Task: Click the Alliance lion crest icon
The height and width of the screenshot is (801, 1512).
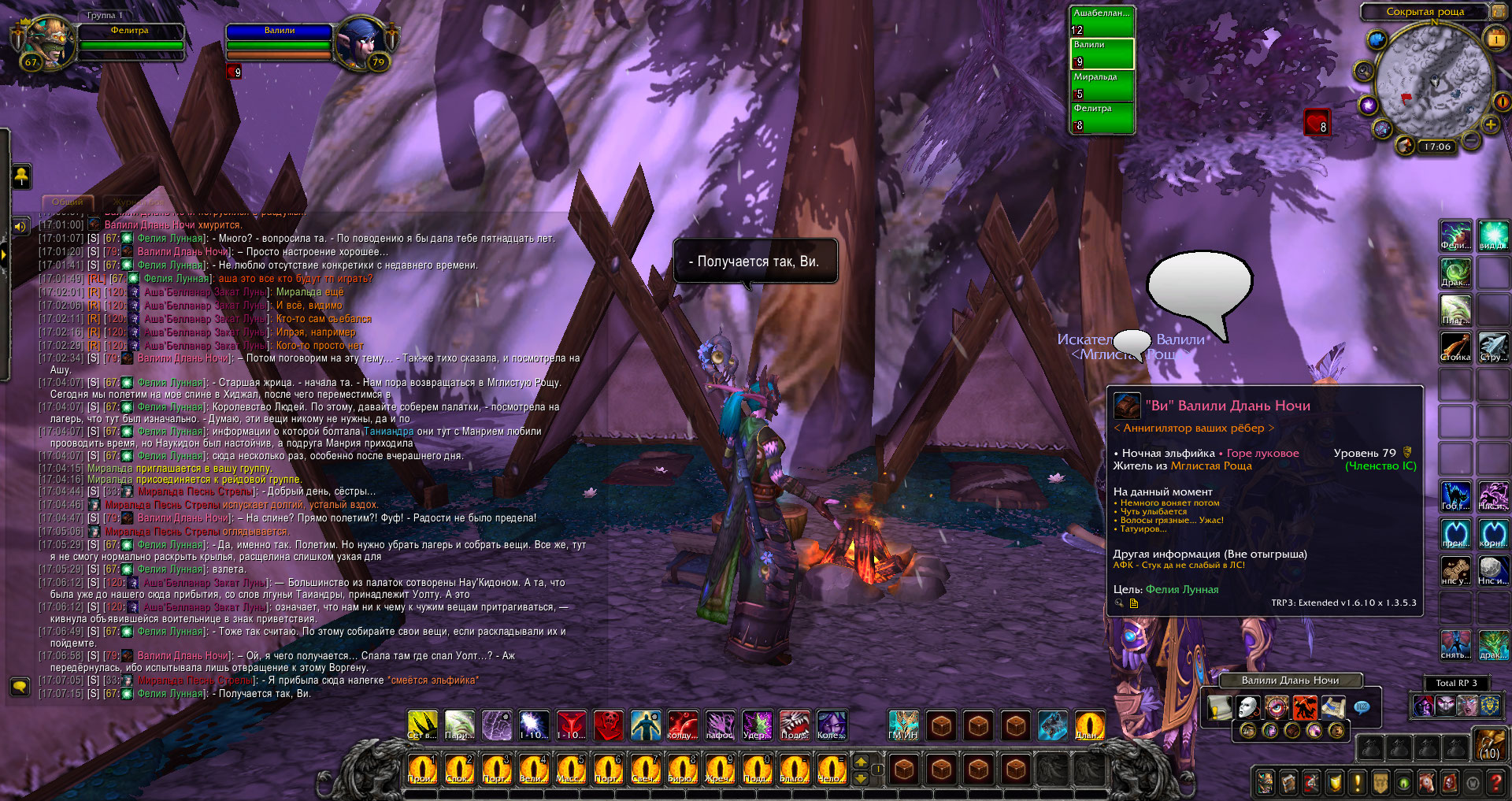Action: coord(1489,706)
